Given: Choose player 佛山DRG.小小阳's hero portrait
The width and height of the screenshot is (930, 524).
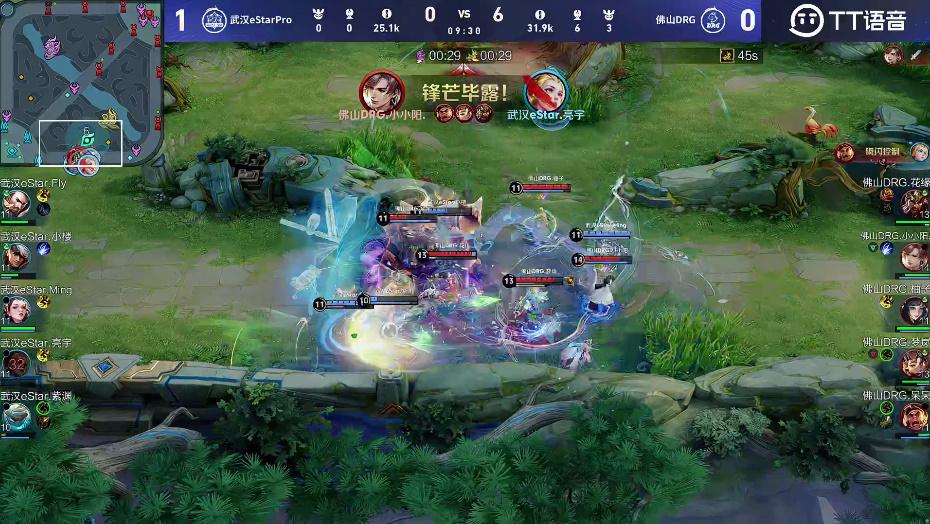Looking at the screenshot, I should (x=914, y=257).
